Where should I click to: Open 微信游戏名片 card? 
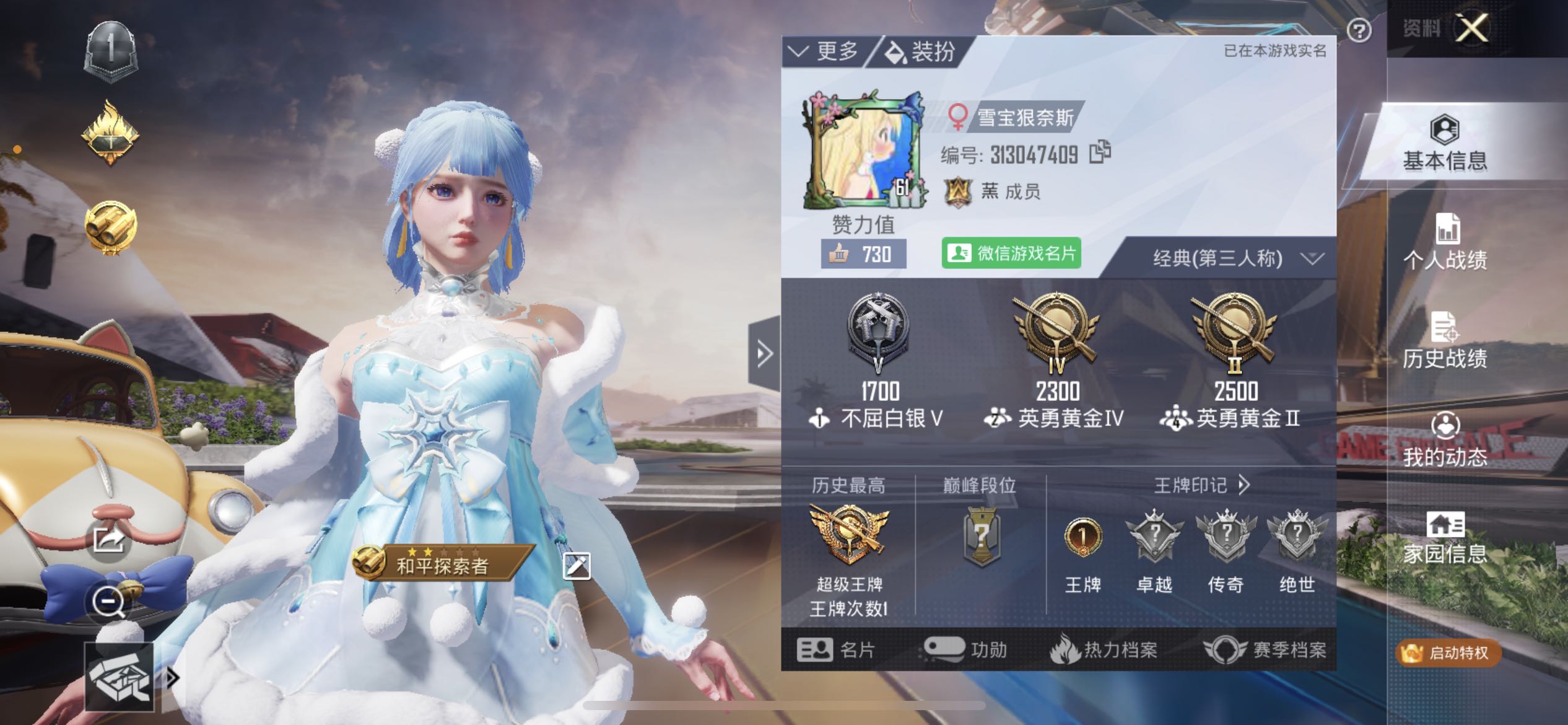pos(1011,253)
